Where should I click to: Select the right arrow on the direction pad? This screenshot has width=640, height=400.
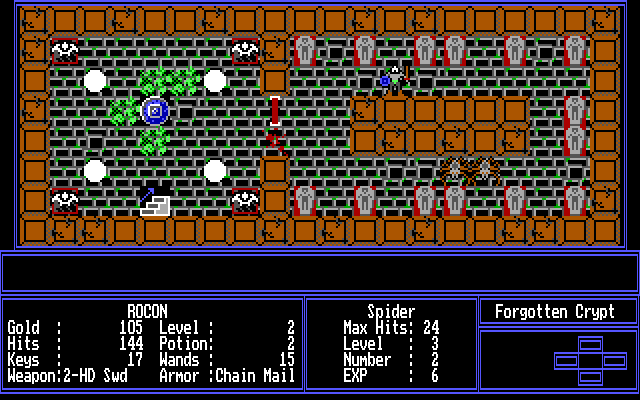point(615,359)
